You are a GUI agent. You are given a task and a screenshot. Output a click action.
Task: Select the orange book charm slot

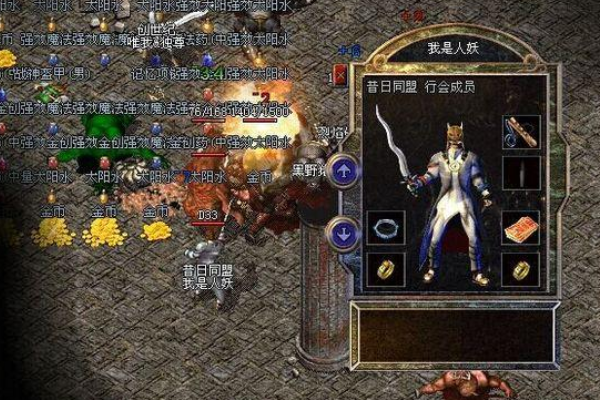(x=521, y=227)
